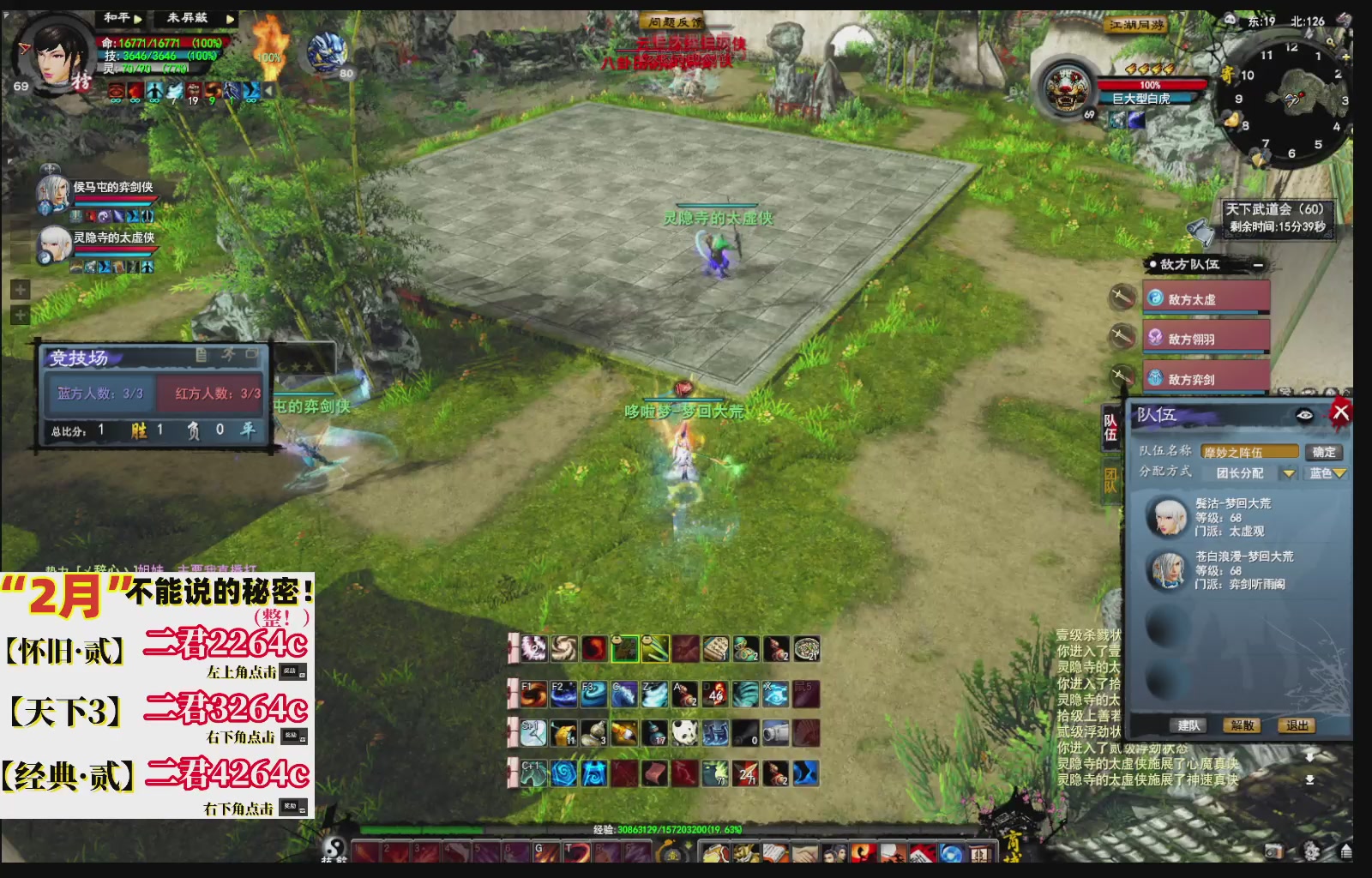
Task: Click 退出 to leave the team
Action: pos(1297,726)
